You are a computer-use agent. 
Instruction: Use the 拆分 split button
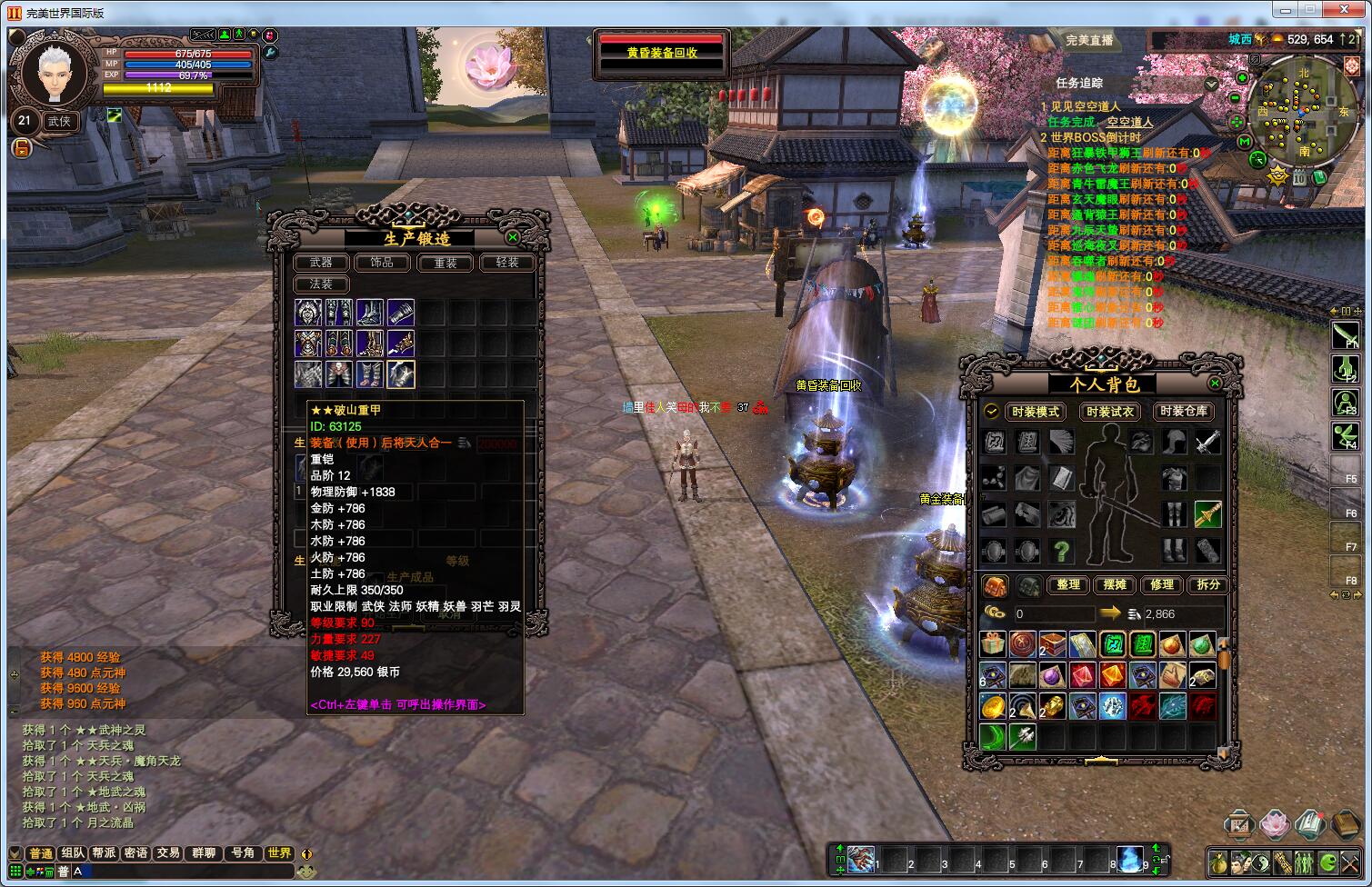[1207, 585]
